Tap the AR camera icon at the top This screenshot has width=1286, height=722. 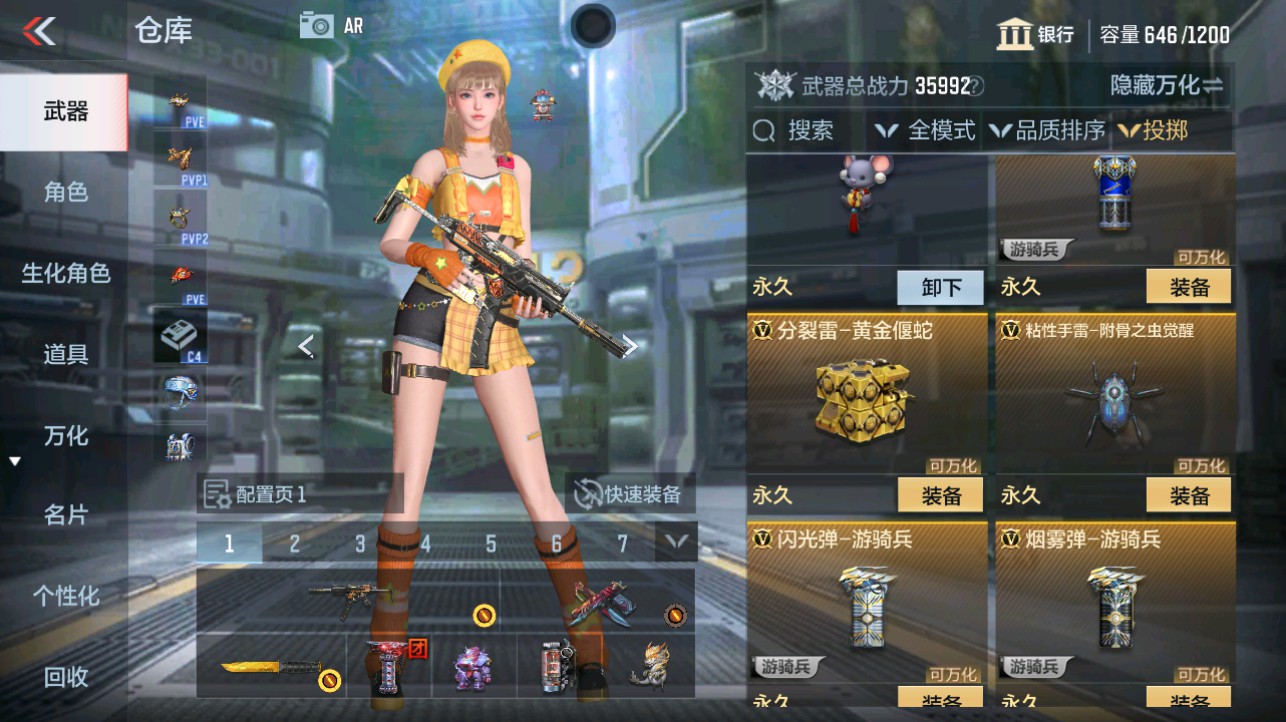pyautogui.click(x=319, y=27)
